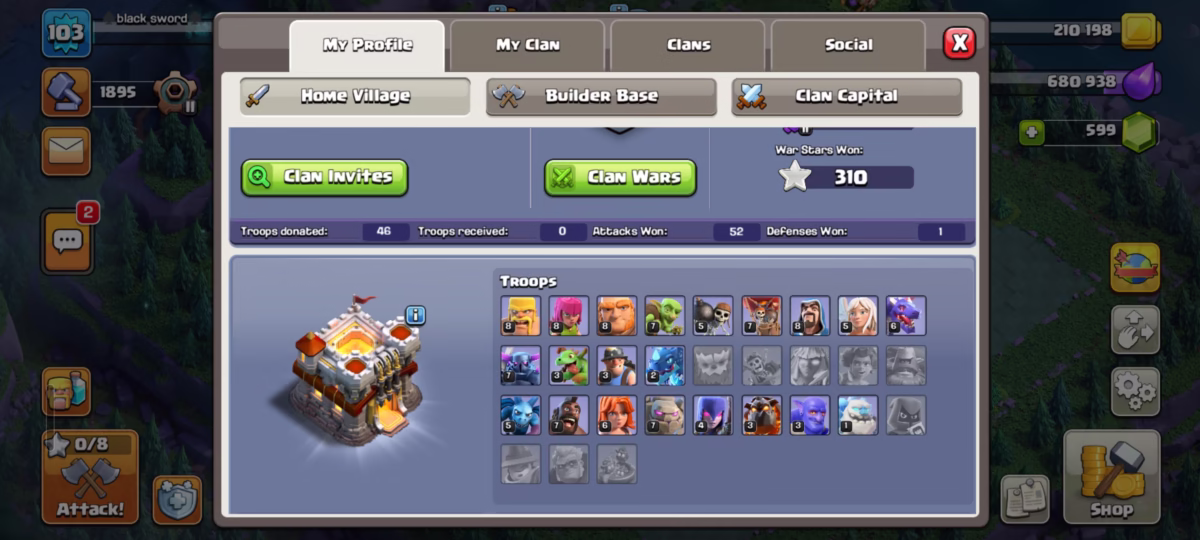Open the Shop
1200x540 pixels.
click(x=1110, y=478)
